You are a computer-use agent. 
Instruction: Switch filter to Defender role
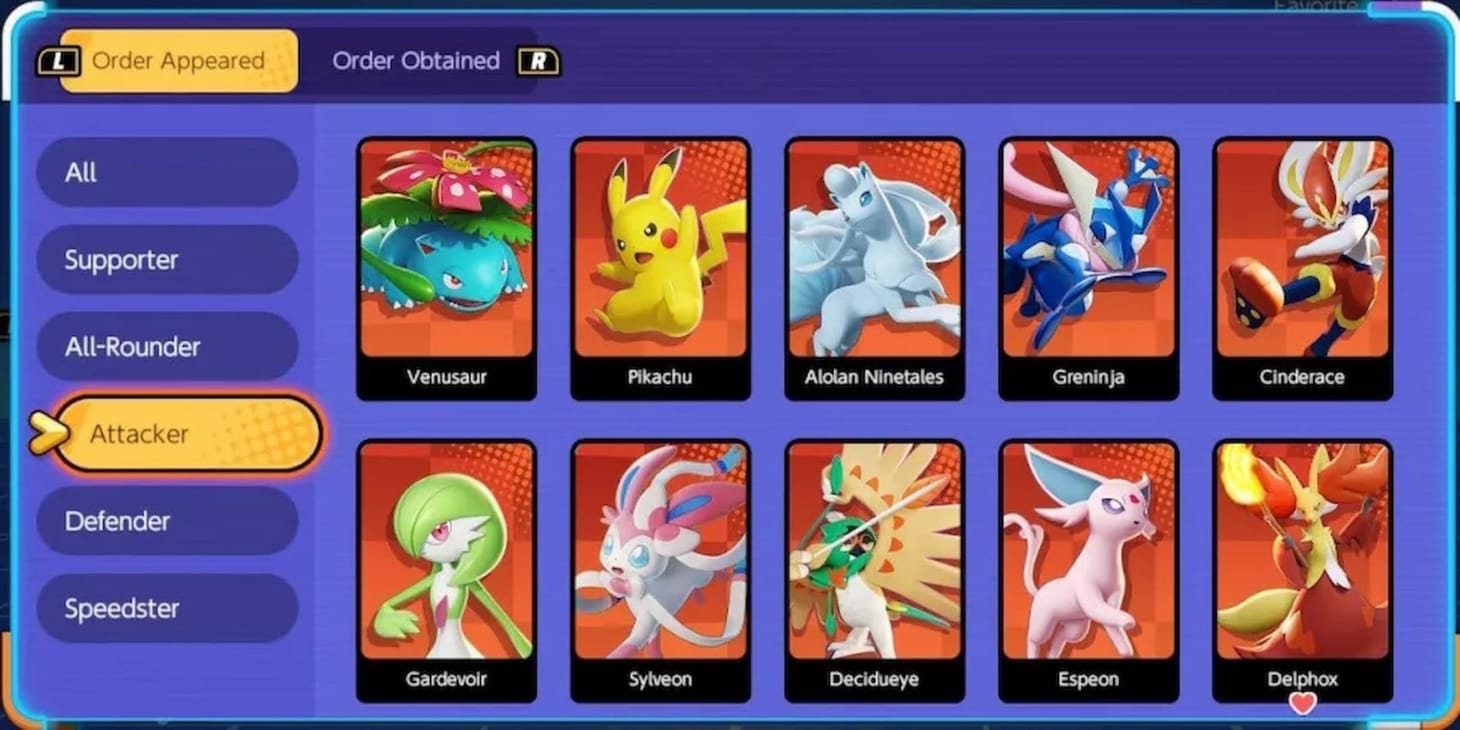(167, 521)
